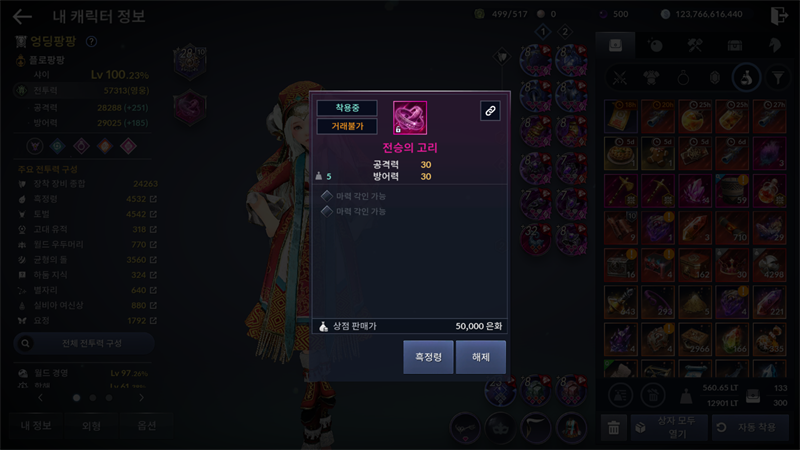Image resolution: width=800 pixels, height=450 pixels.
Task: Select the 전승의 고리 item icon in popup
Action: coord(409,117)
